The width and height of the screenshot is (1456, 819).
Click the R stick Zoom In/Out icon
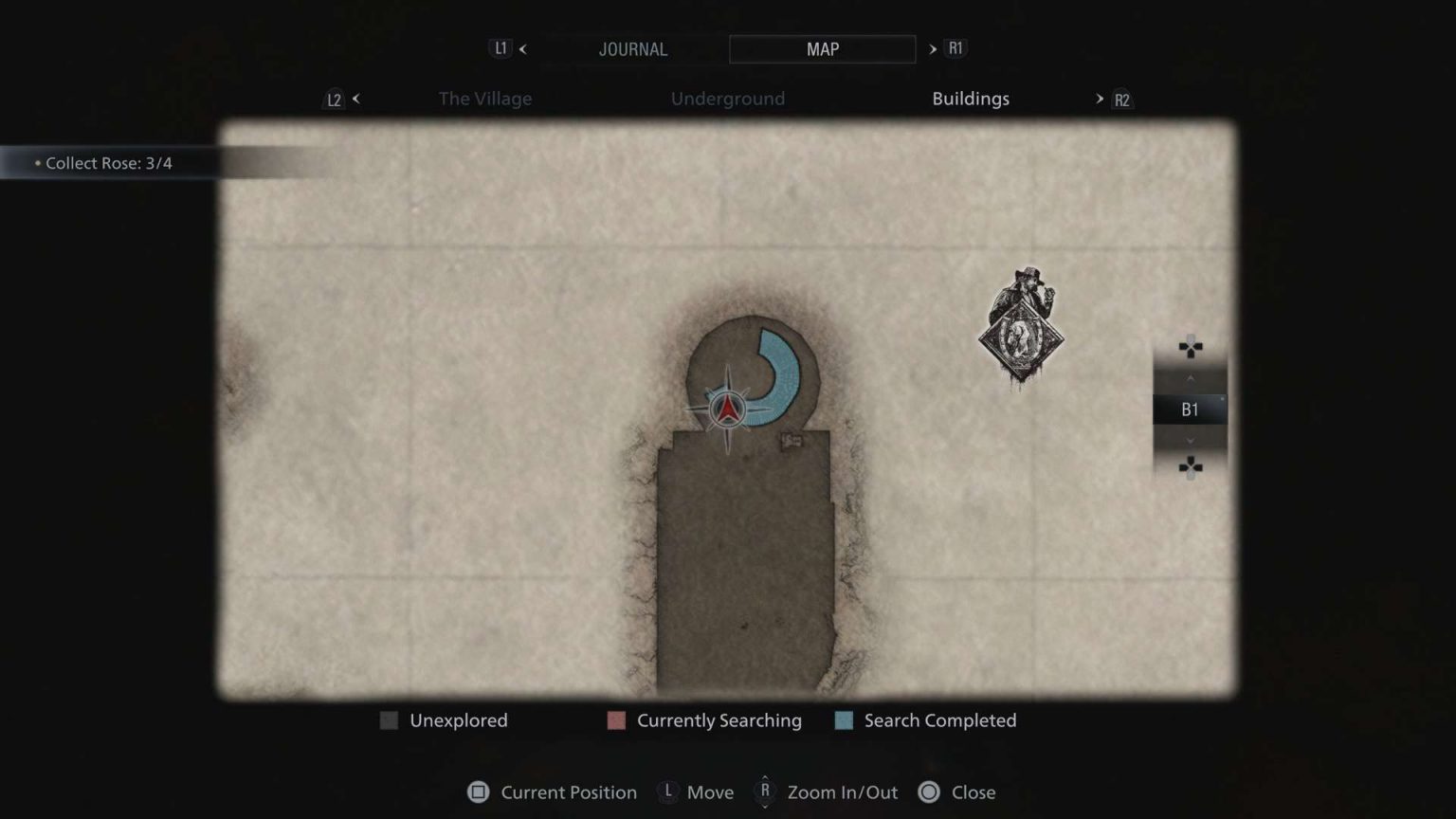[764, 792]
